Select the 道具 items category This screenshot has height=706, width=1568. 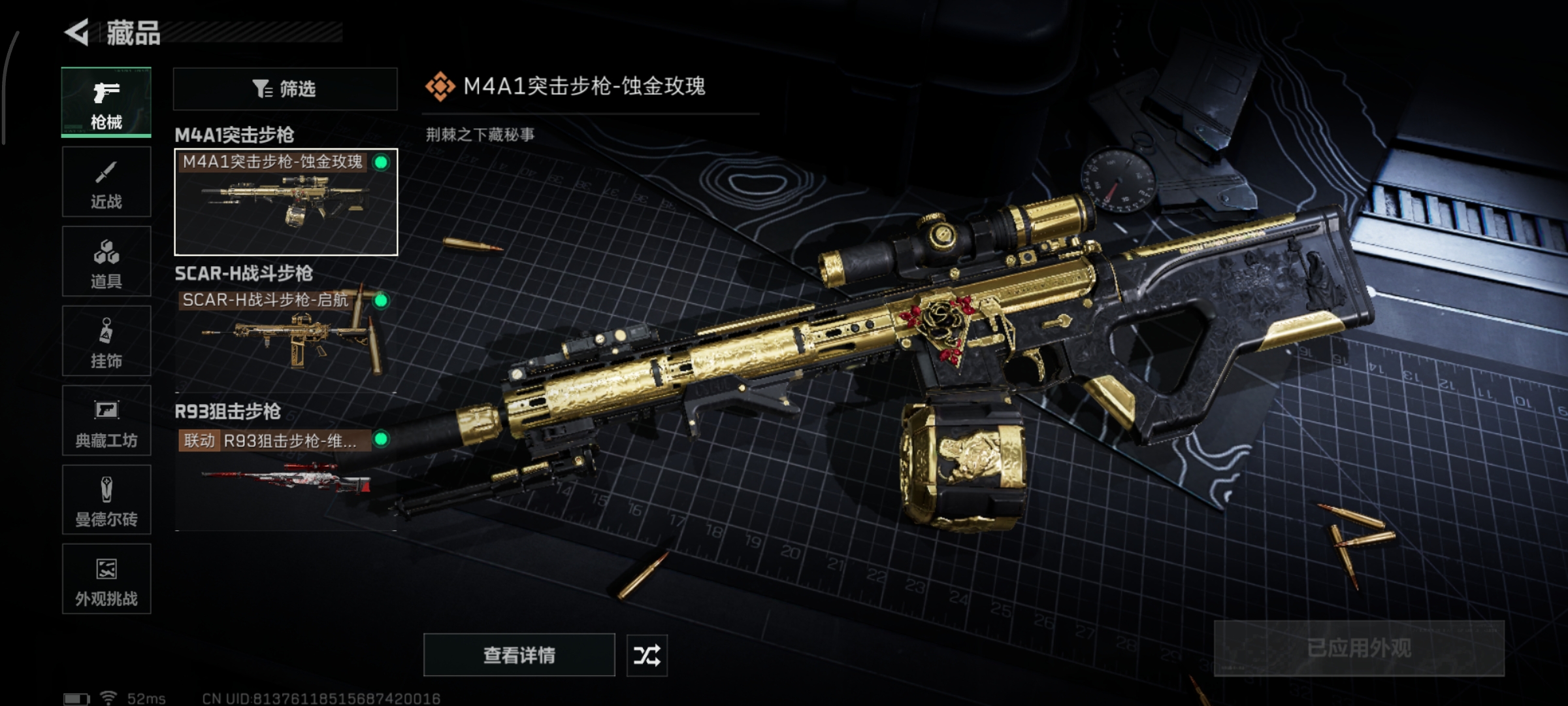(106, 261)
